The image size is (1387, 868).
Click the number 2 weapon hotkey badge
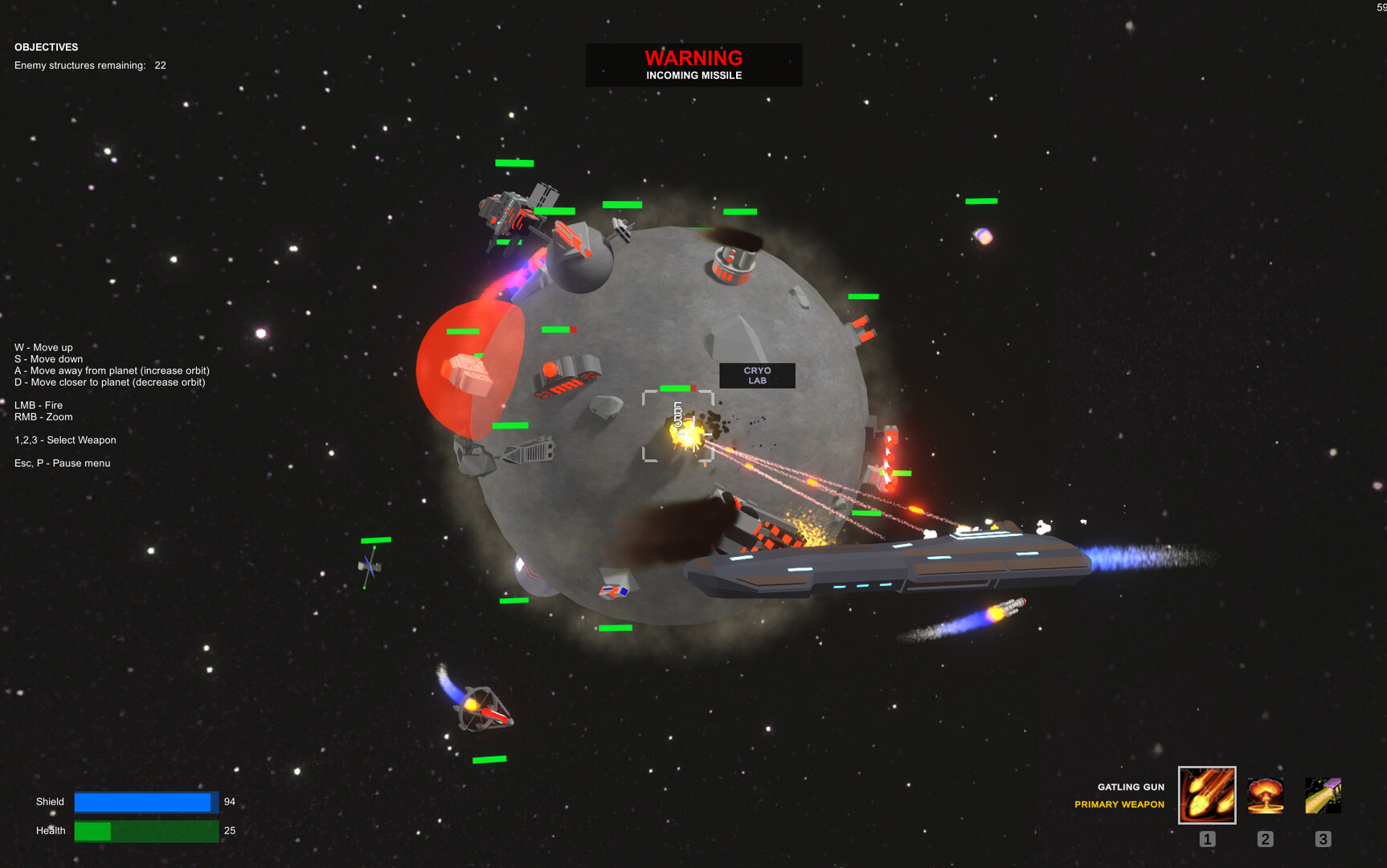click(1265, 838)
